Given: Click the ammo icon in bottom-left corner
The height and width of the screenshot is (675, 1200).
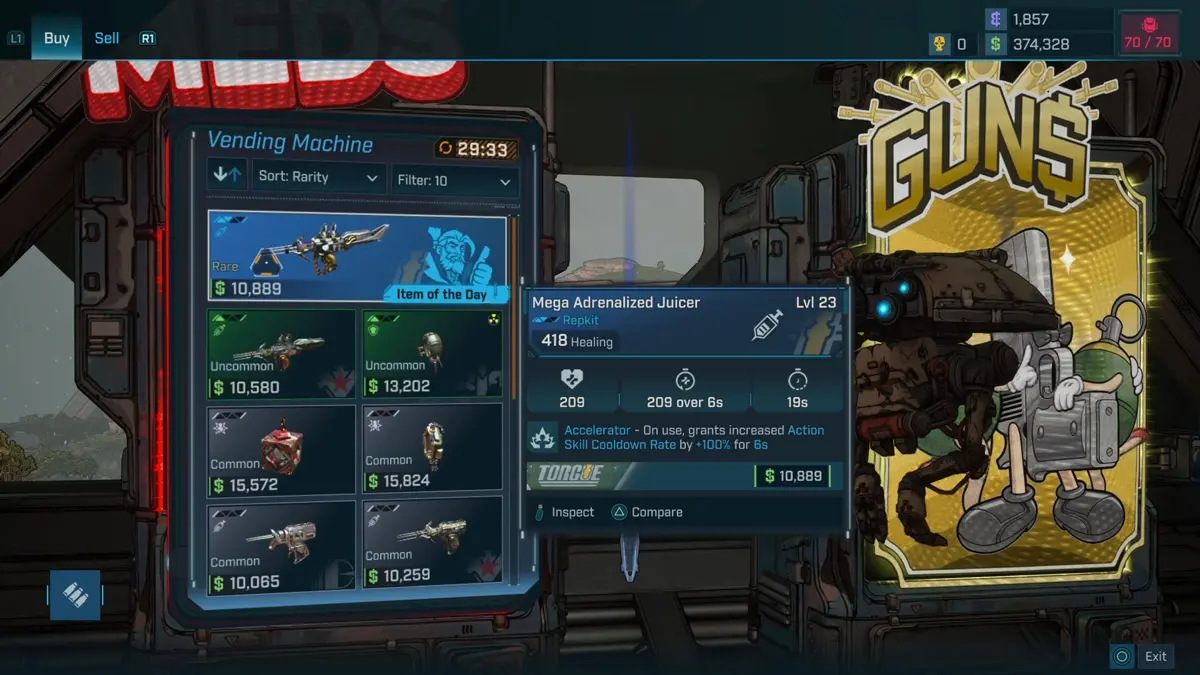Looking at the screenshot, I should tap(75, 595).
